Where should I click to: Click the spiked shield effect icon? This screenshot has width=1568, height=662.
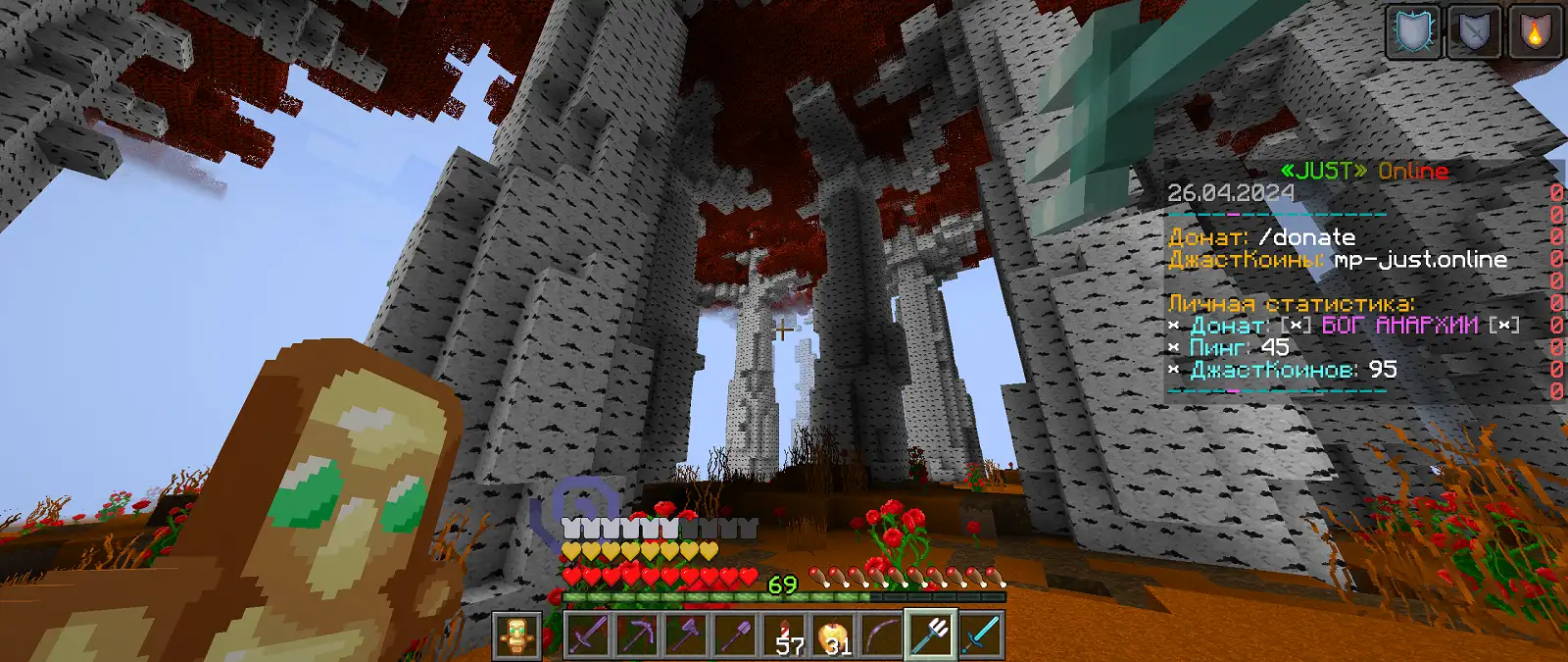1413,32
